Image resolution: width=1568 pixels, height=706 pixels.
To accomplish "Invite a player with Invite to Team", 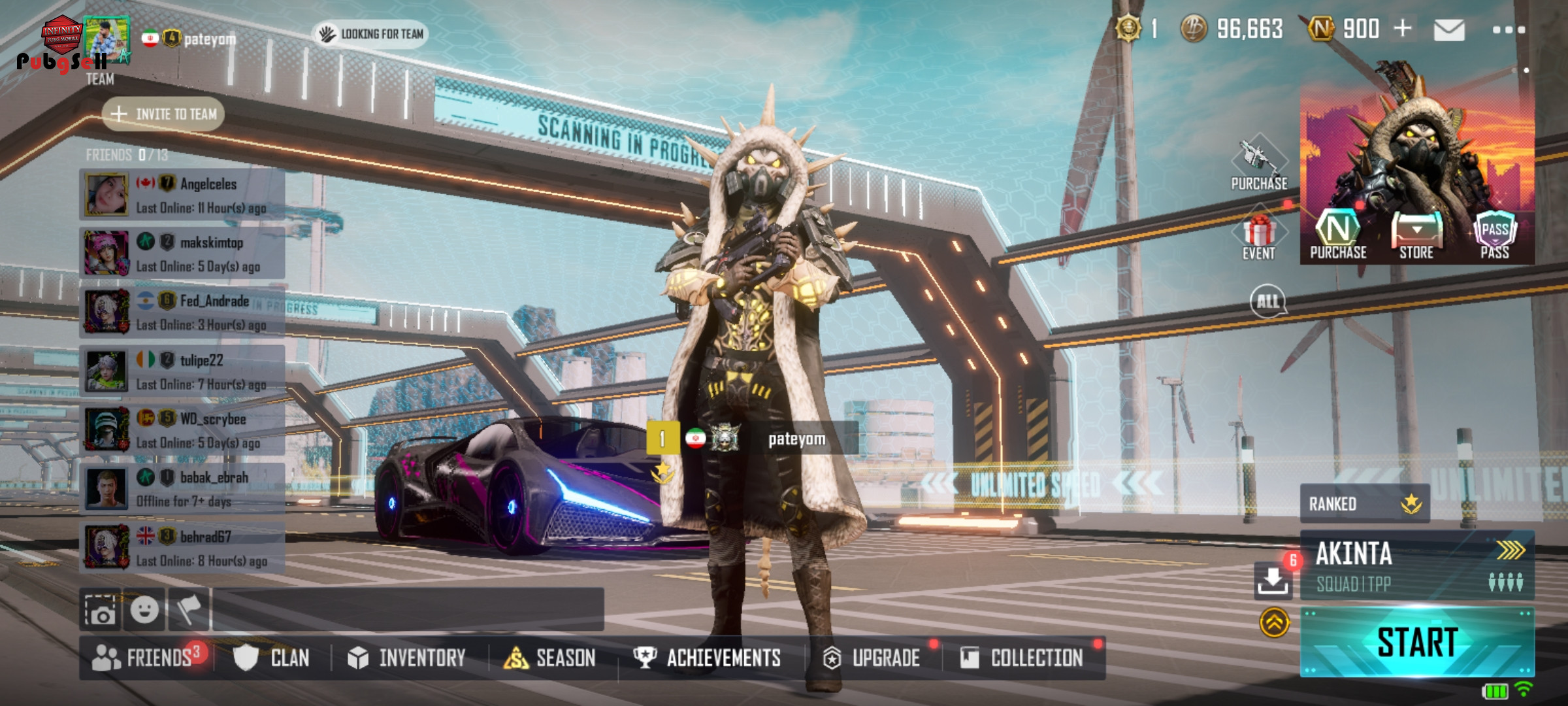I will coord(163,114).
